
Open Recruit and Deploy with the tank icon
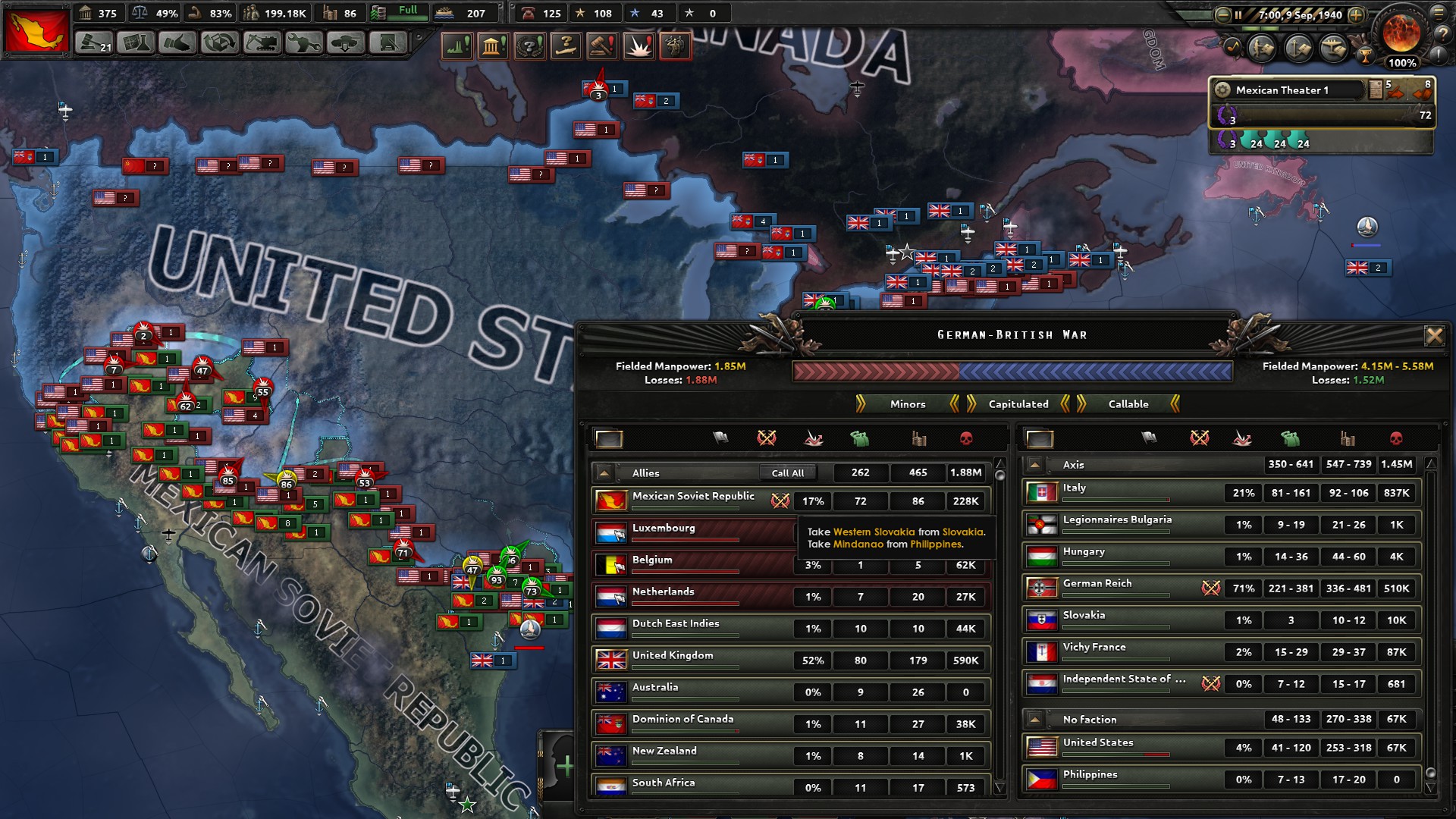345,43
